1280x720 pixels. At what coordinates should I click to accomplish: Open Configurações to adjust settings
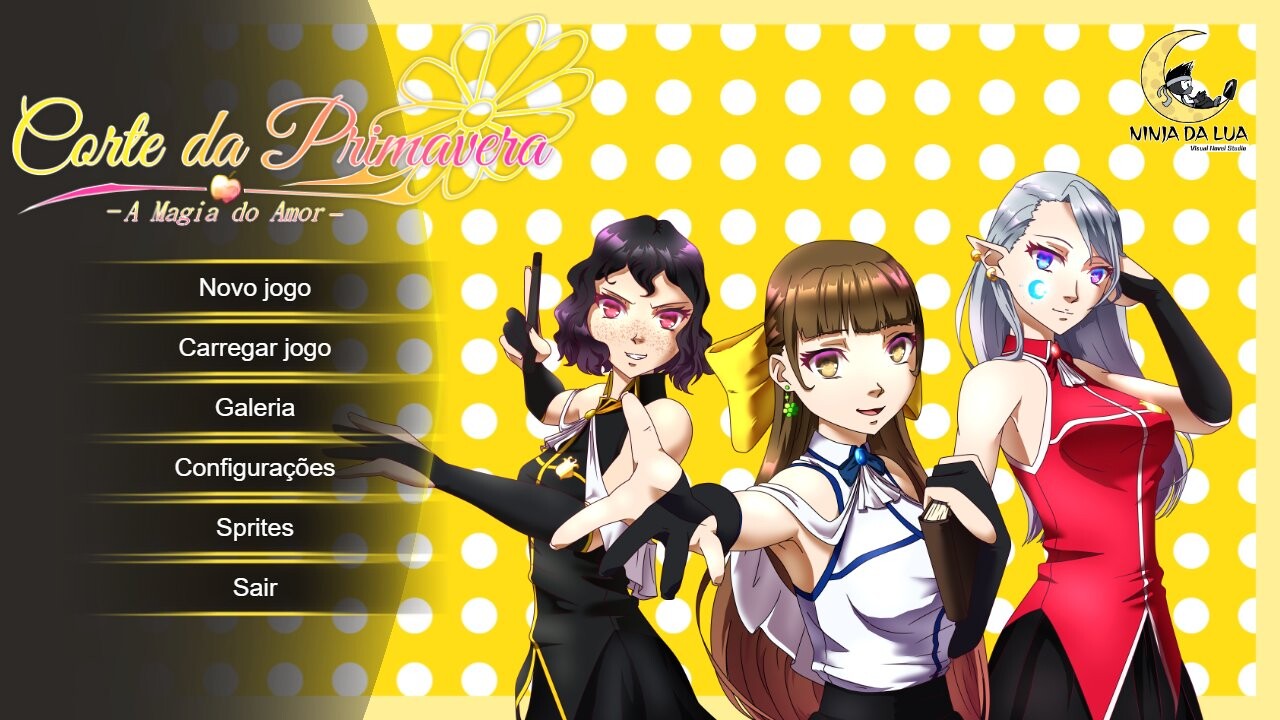click(256, 467)
